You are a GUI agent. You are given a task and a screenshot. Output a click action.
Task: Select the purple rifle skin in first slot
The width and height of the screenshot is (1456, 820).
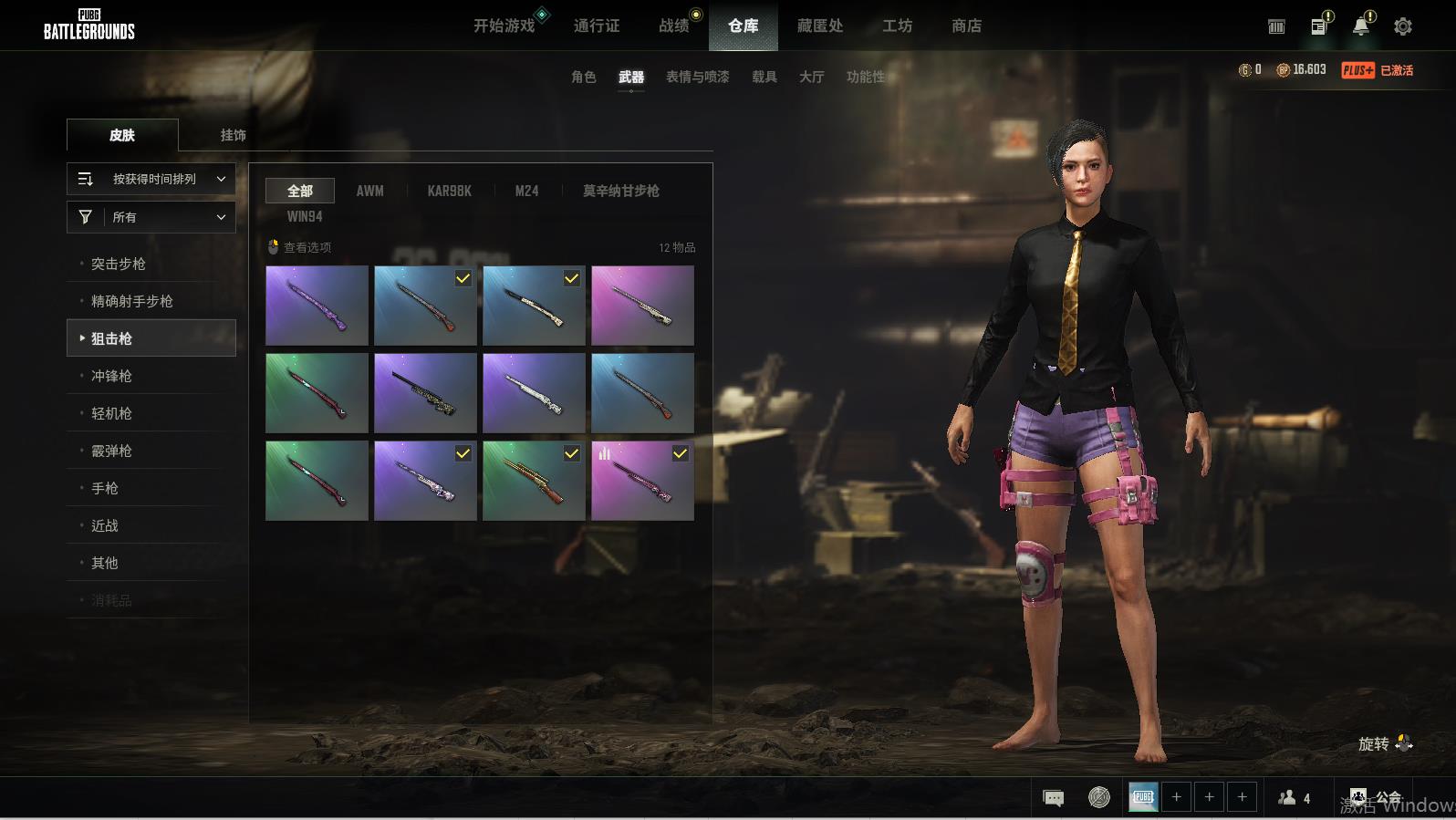pyautogui.click(x=317, y=306)
